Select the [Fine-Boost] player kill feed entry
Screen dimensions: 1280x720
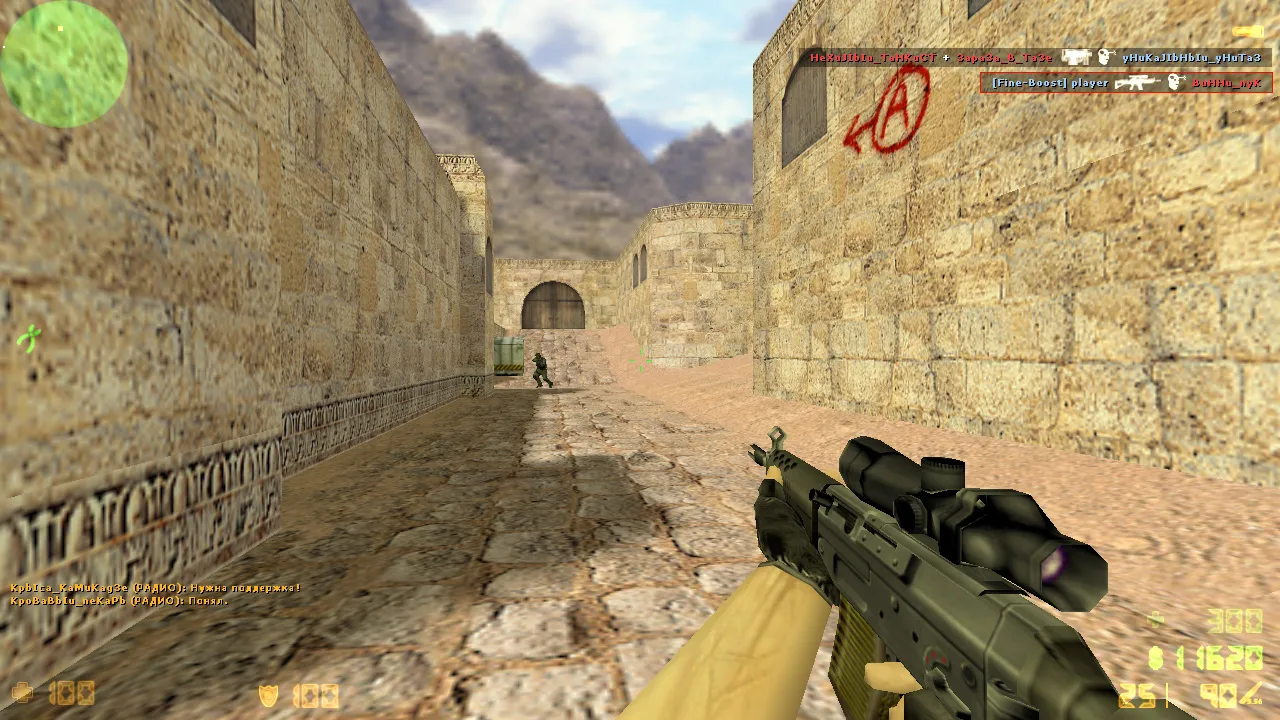1126,83
